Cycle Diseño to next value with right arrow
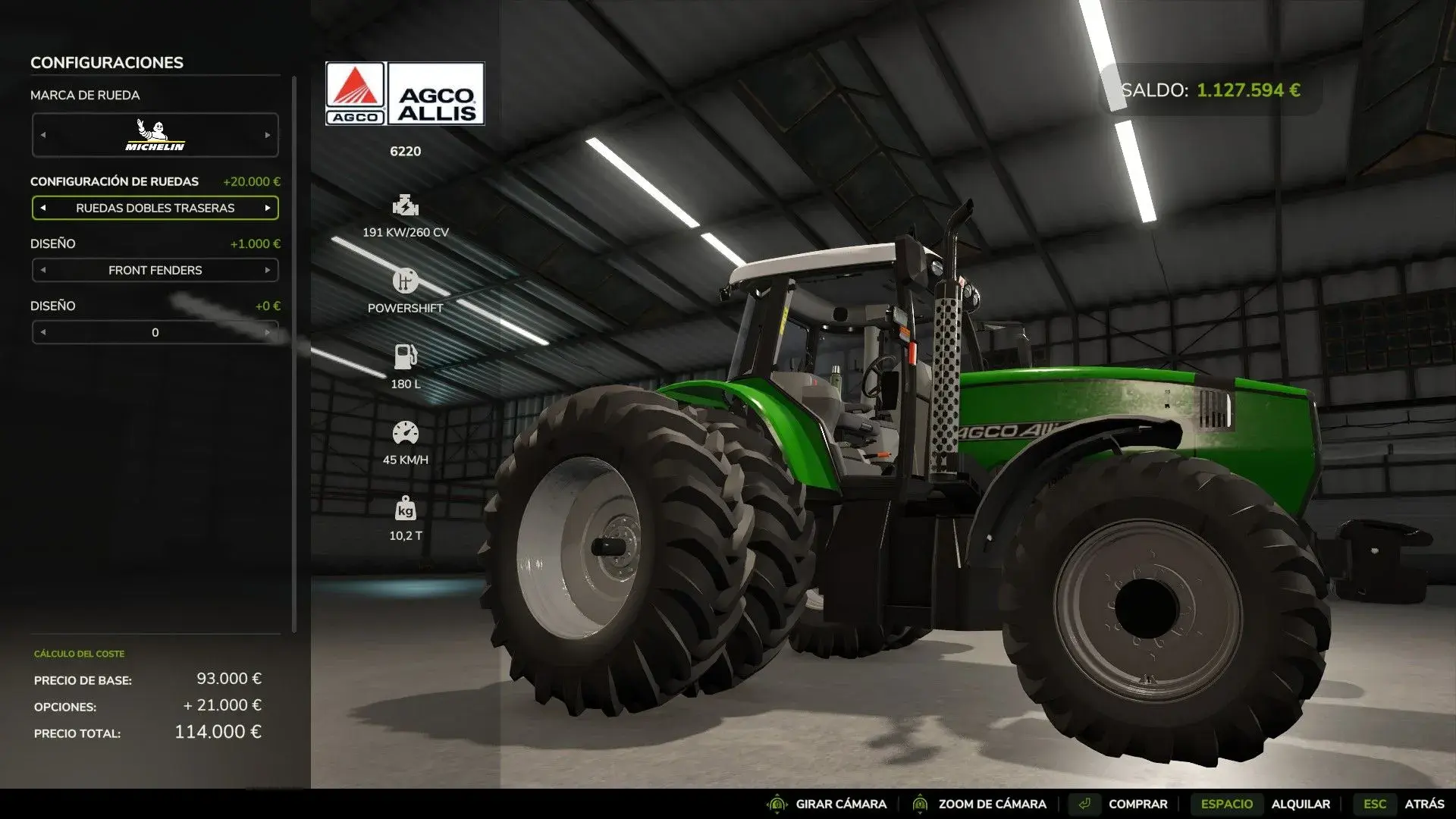This screenshot has width=1456, height=819. coord(269,331)
